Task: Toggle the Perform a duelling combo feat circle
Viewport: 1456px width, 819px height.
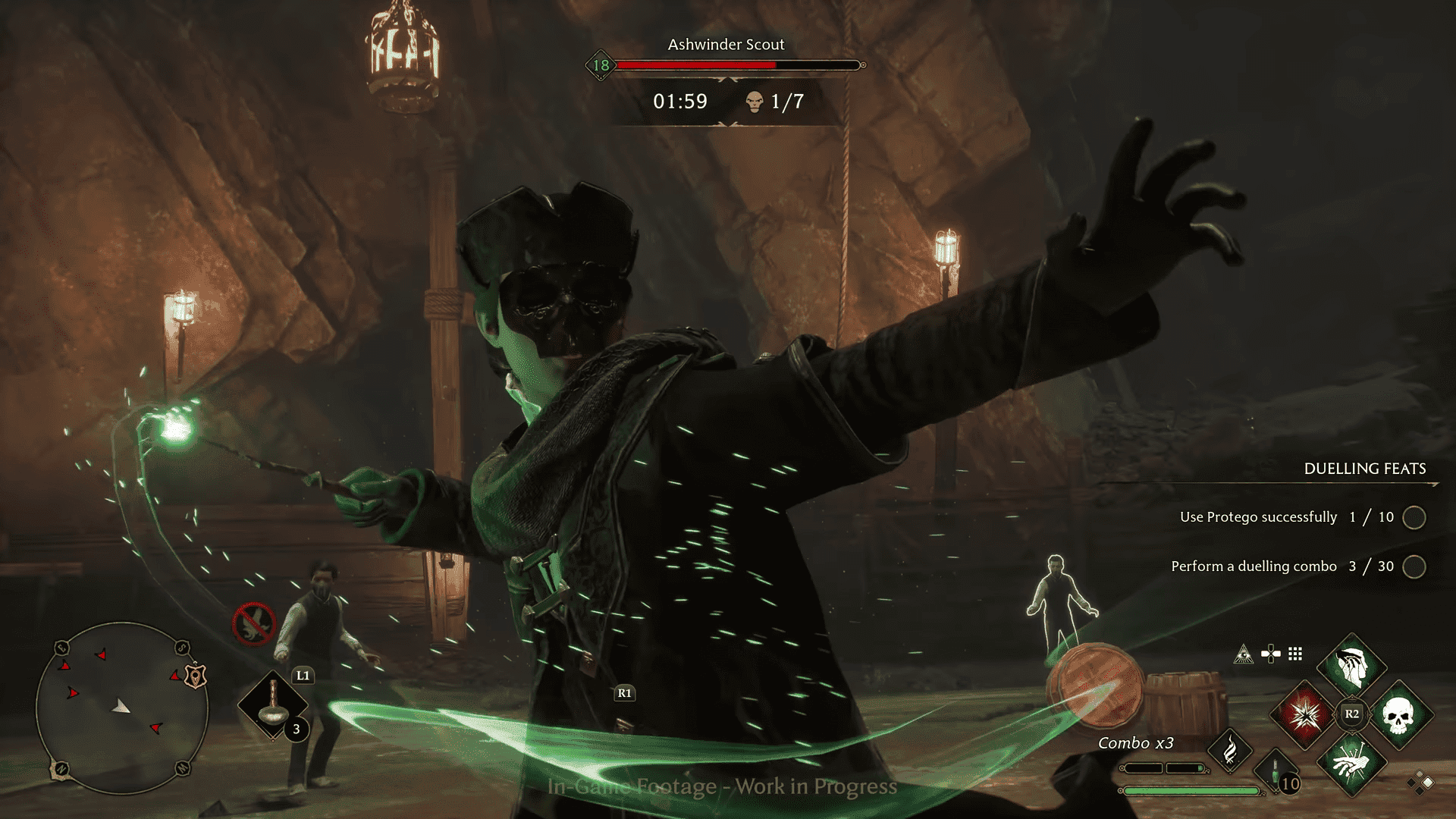Action: coord(1414,566)
